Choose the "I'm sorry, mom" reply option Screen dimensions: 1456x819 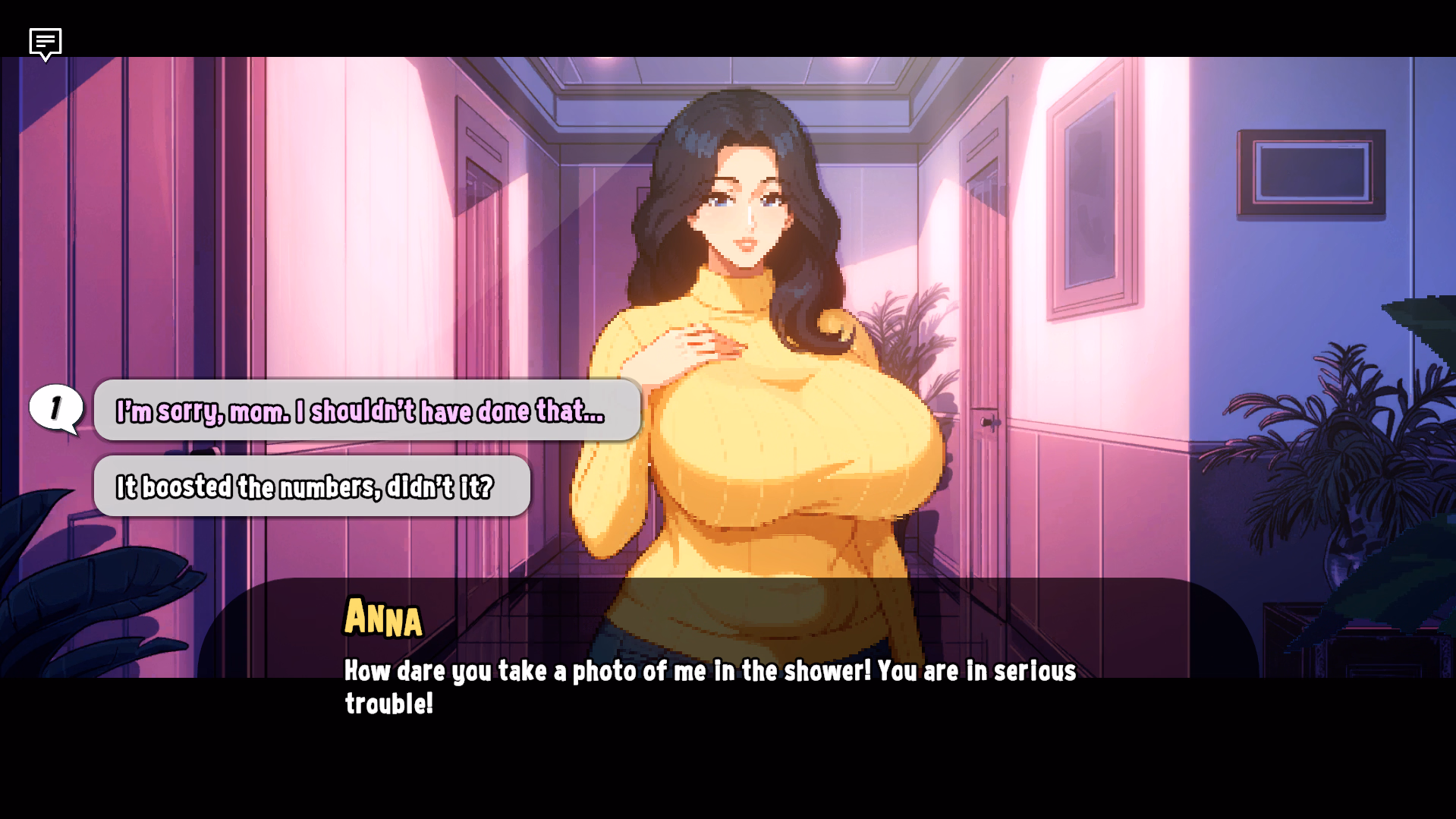coord(367,411)
